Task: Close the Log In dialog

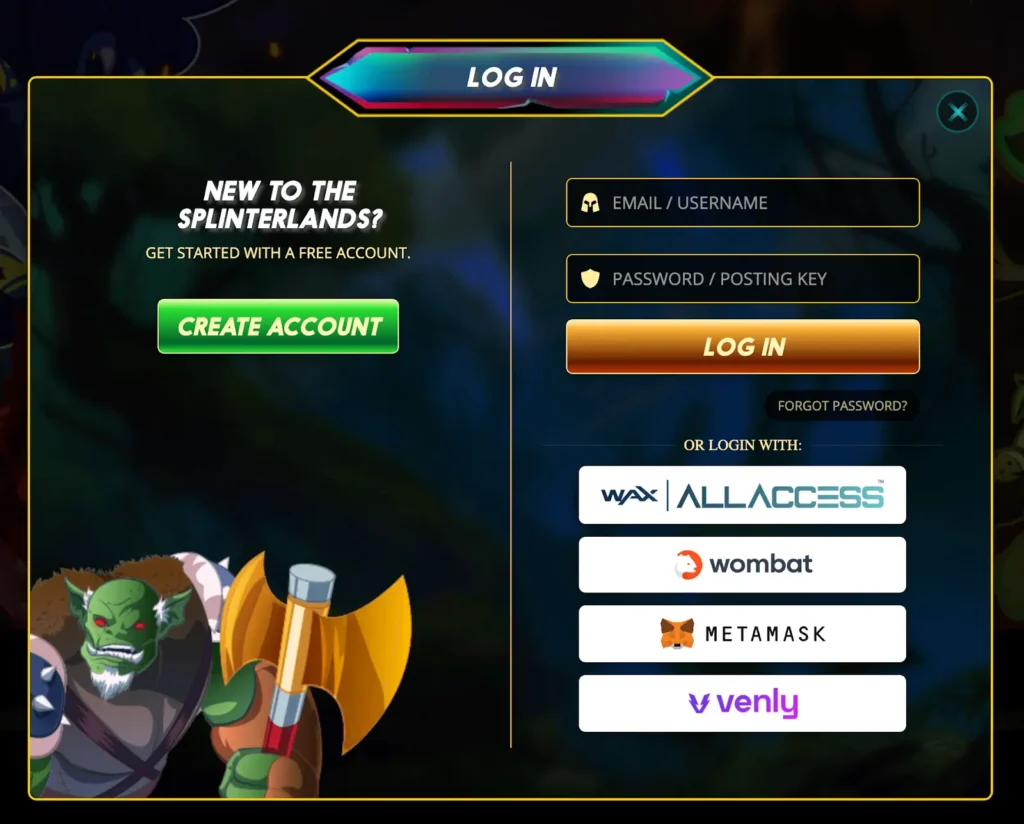Action: click(958, 112)
